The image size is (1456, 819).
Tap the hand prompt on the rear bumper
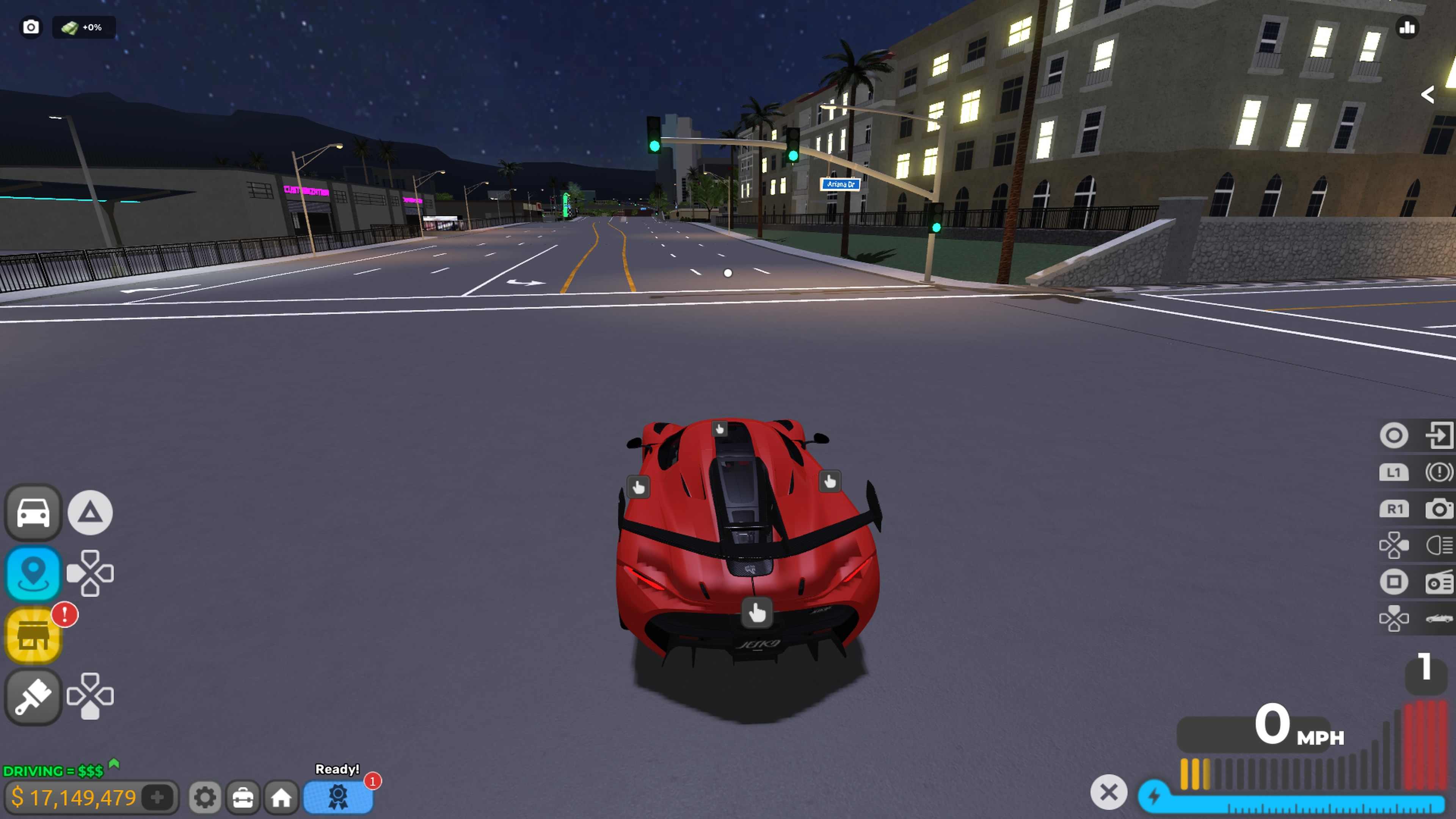pos(757,612)
